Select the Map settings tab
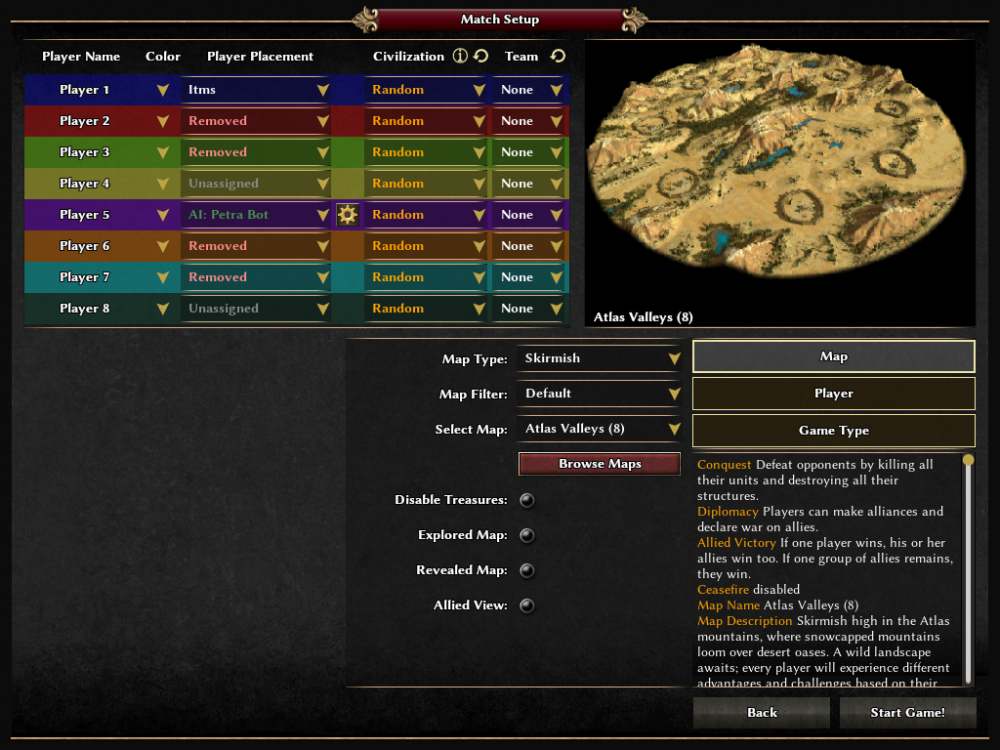The image size is (1000, 750). pyautogui.click(x=833, y=356)
